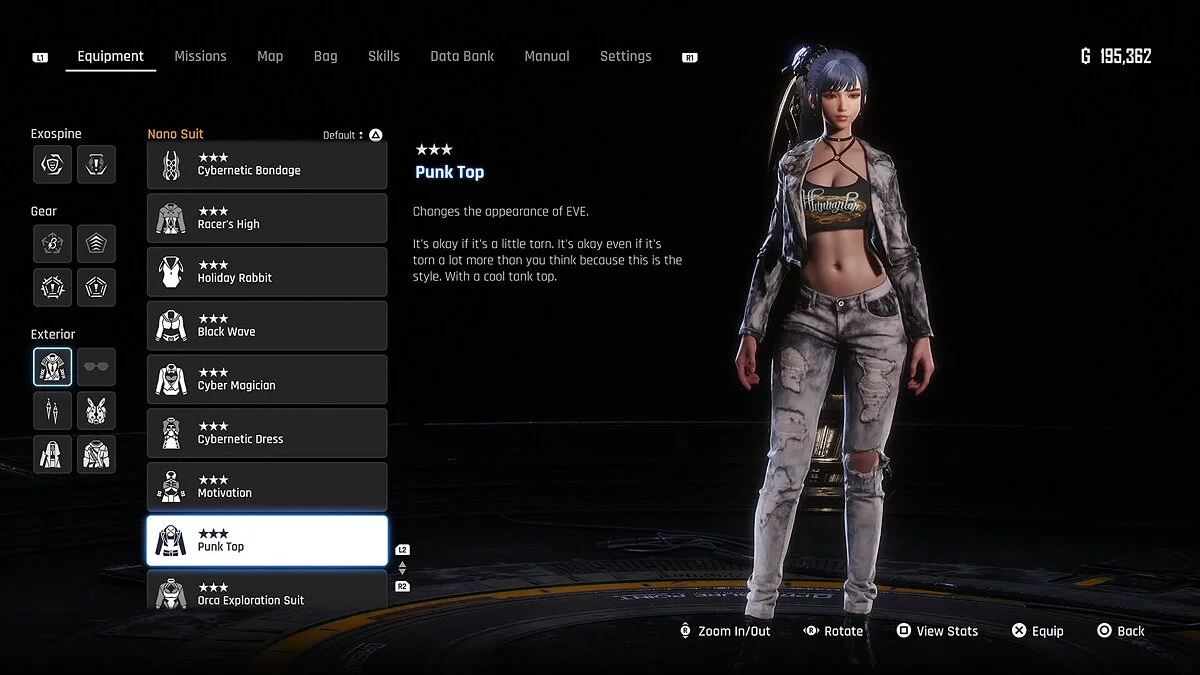Open the glasses exterior slot
The image size is (1200, 675).
tap(96, 367)
